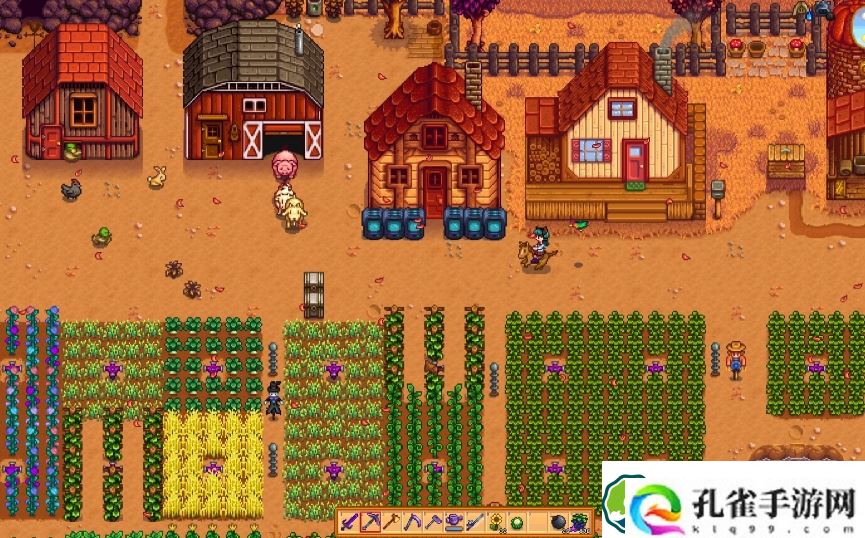Select the purple sword in the hotbar
The image size is (865, 538).
click(x=350, y=522)
